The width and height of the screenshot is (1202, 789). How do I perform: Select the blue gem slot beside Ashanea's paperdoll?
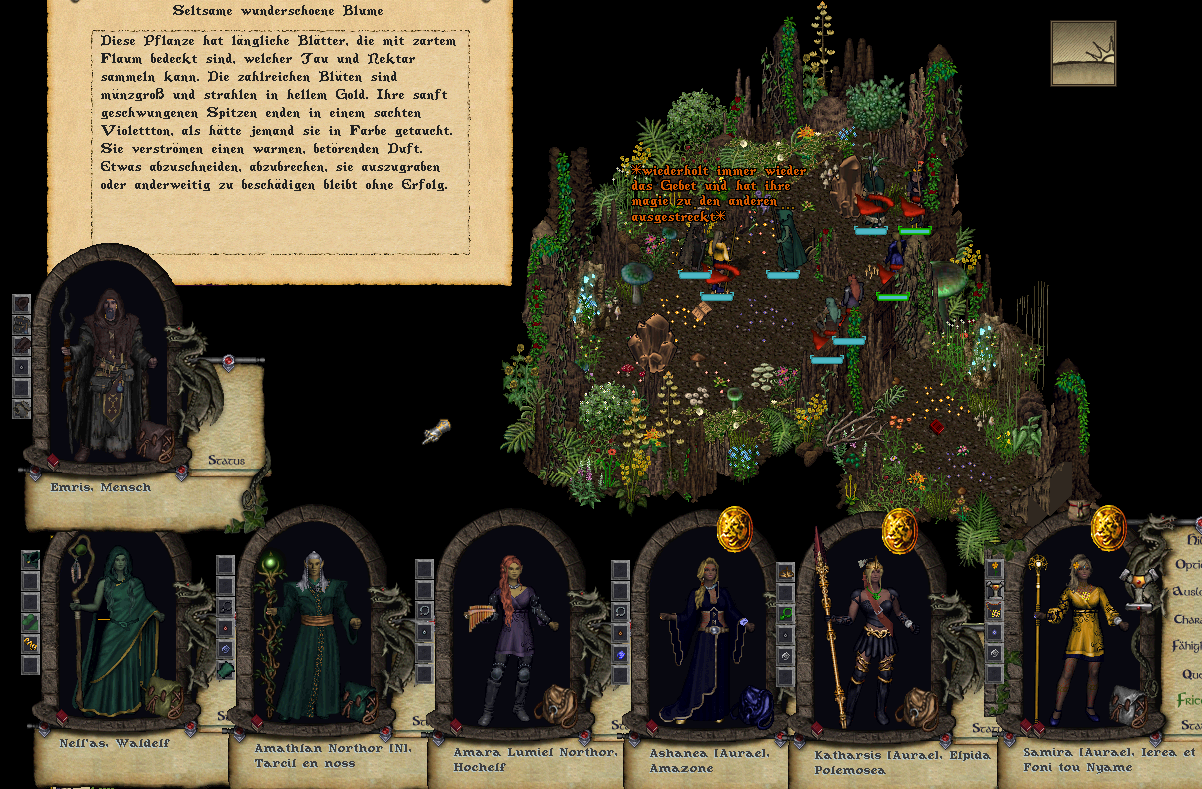pyautogui.click(x=621, y=653)
